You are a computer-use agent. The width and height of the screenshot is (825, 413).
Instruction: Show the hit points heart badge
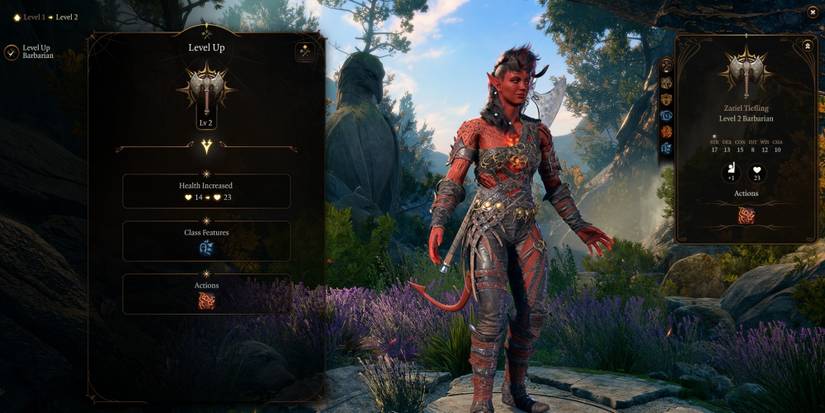758,171
